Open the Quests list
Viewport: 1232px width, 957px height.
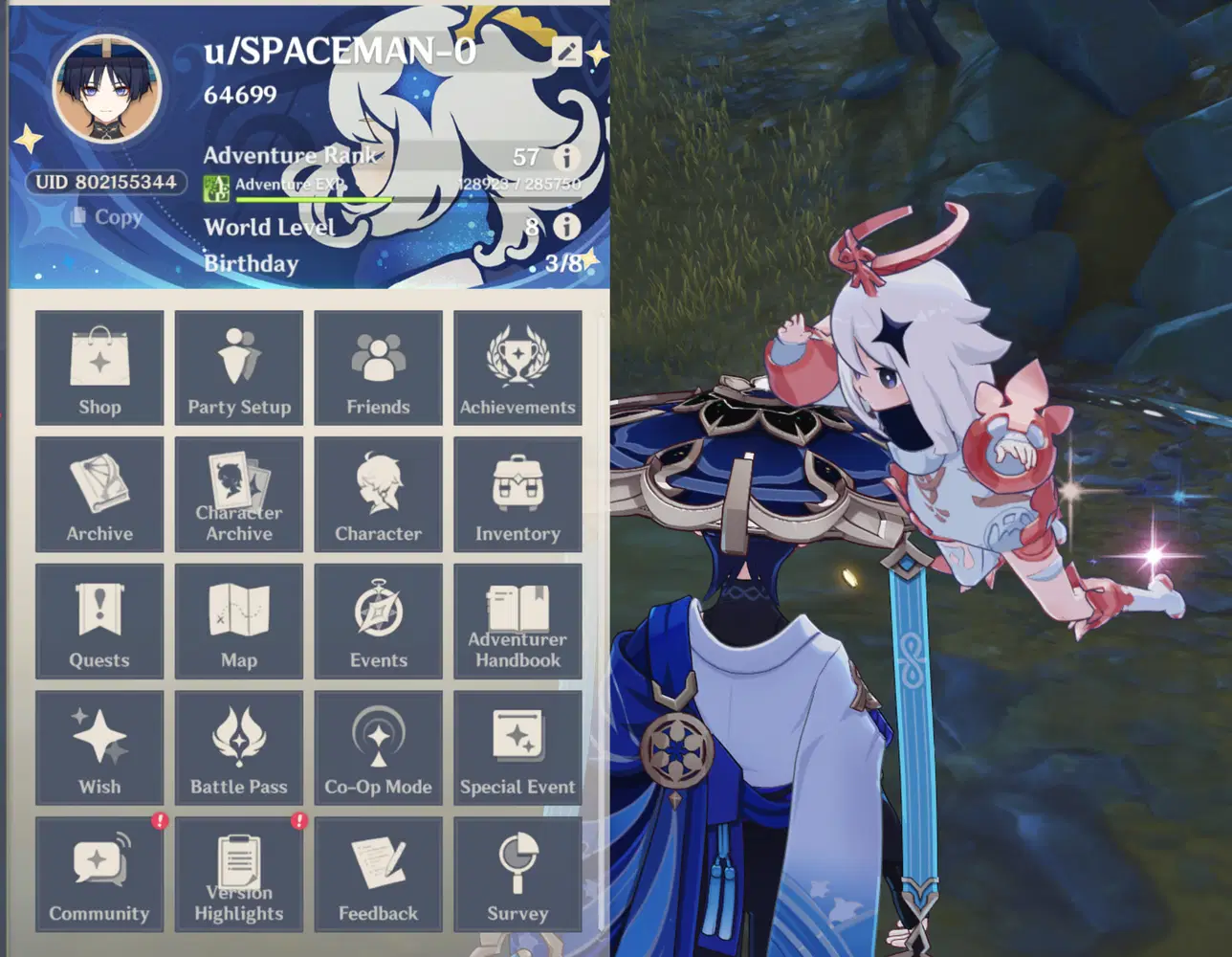click(99, 620)
